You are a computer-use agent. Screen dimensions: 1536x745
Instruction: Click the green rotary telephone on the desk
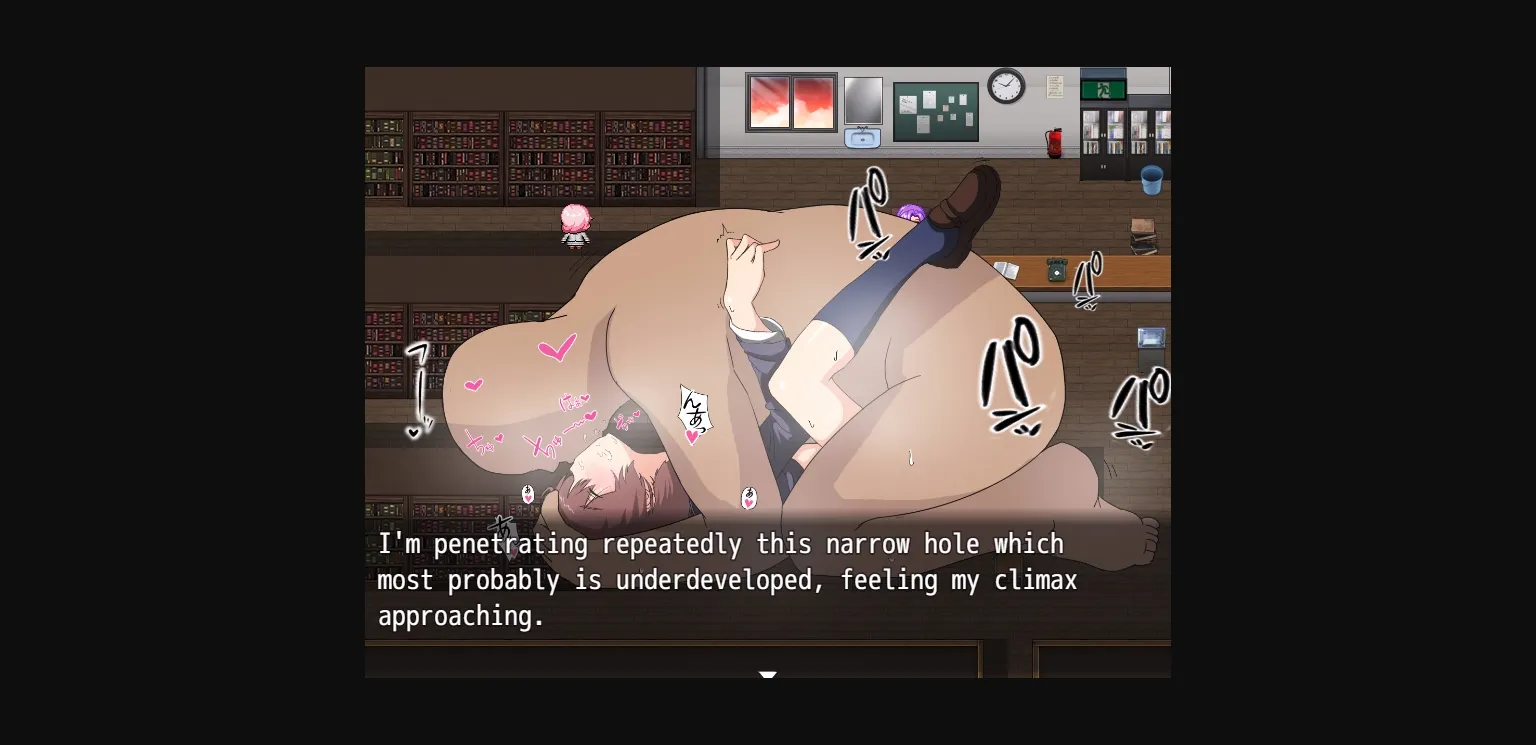coord(1057,269)
